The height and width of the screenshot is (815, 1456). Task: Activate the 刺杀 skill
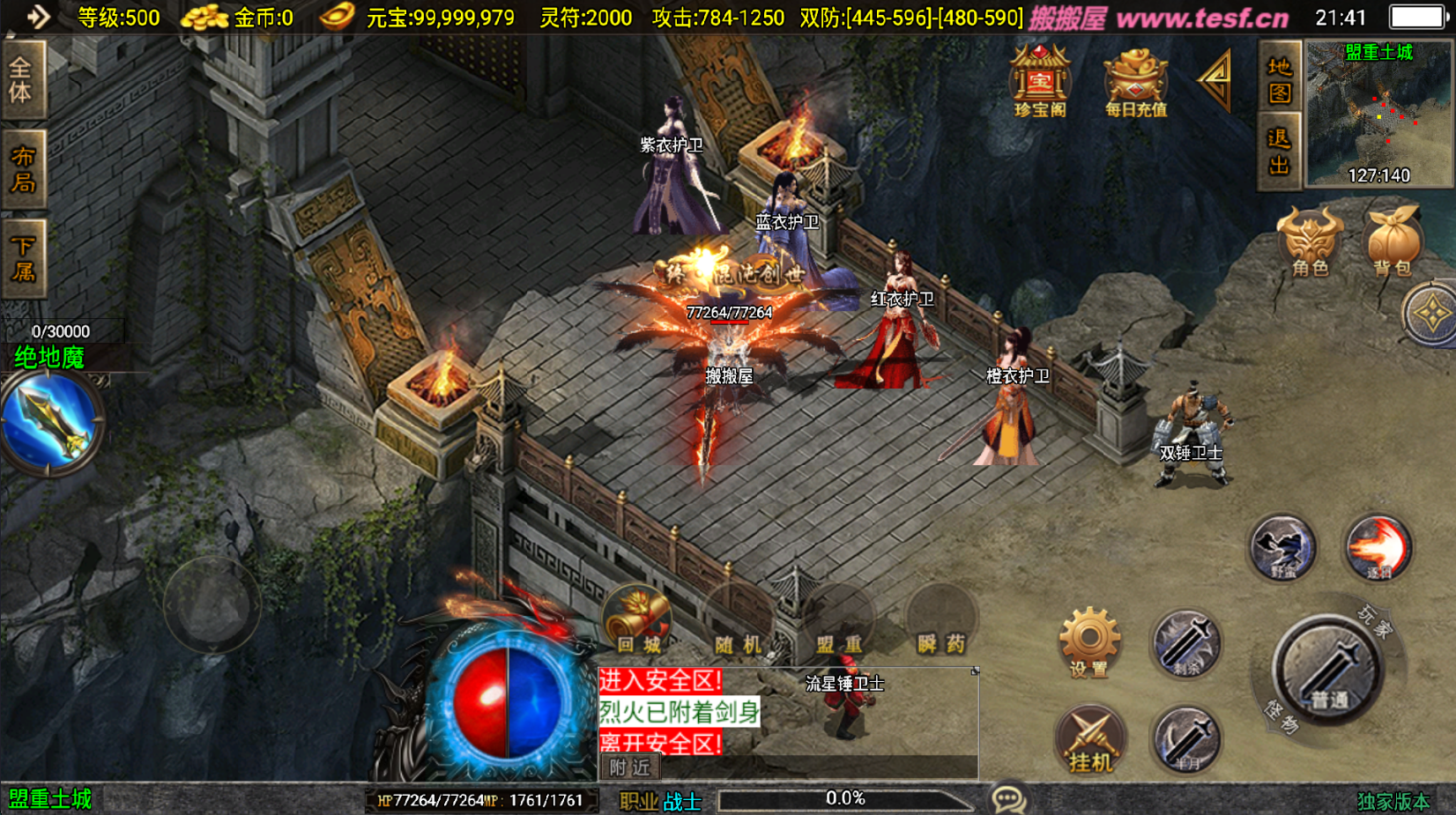click(x=1185, y=644)
